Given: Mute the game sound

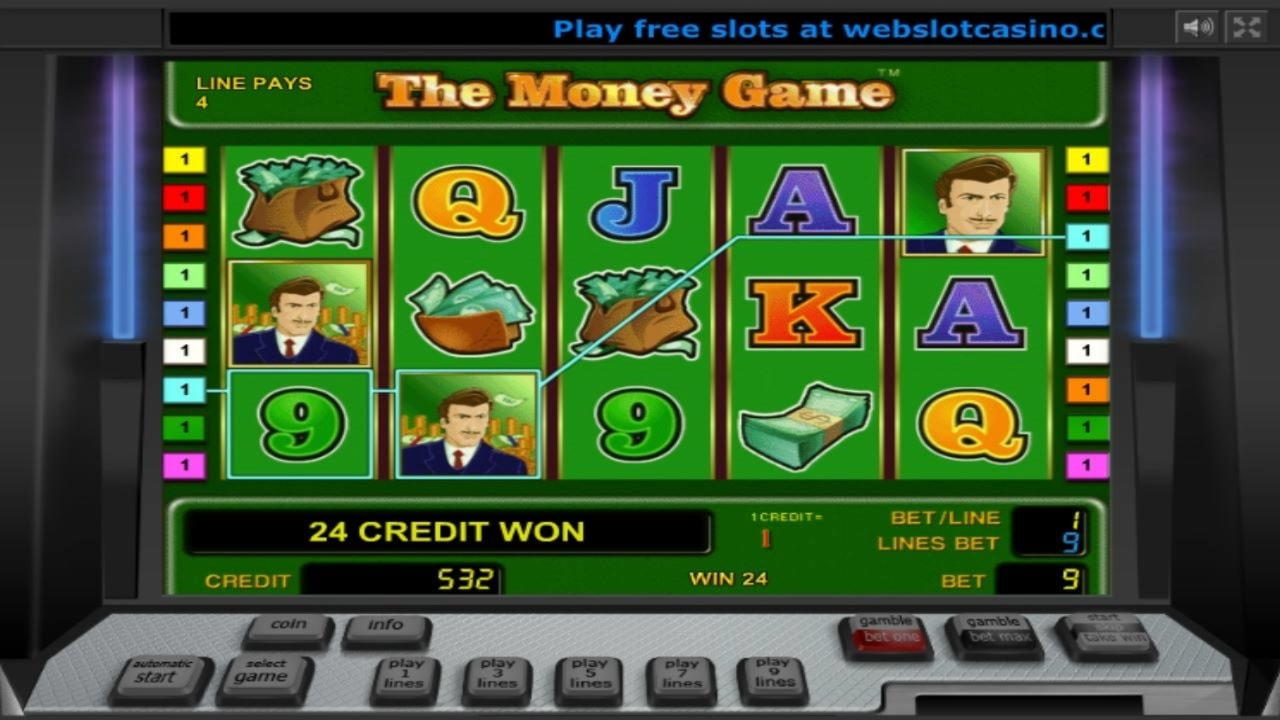Looking at the screenshot, I should pyautogui.click(x=1198, y=27).
